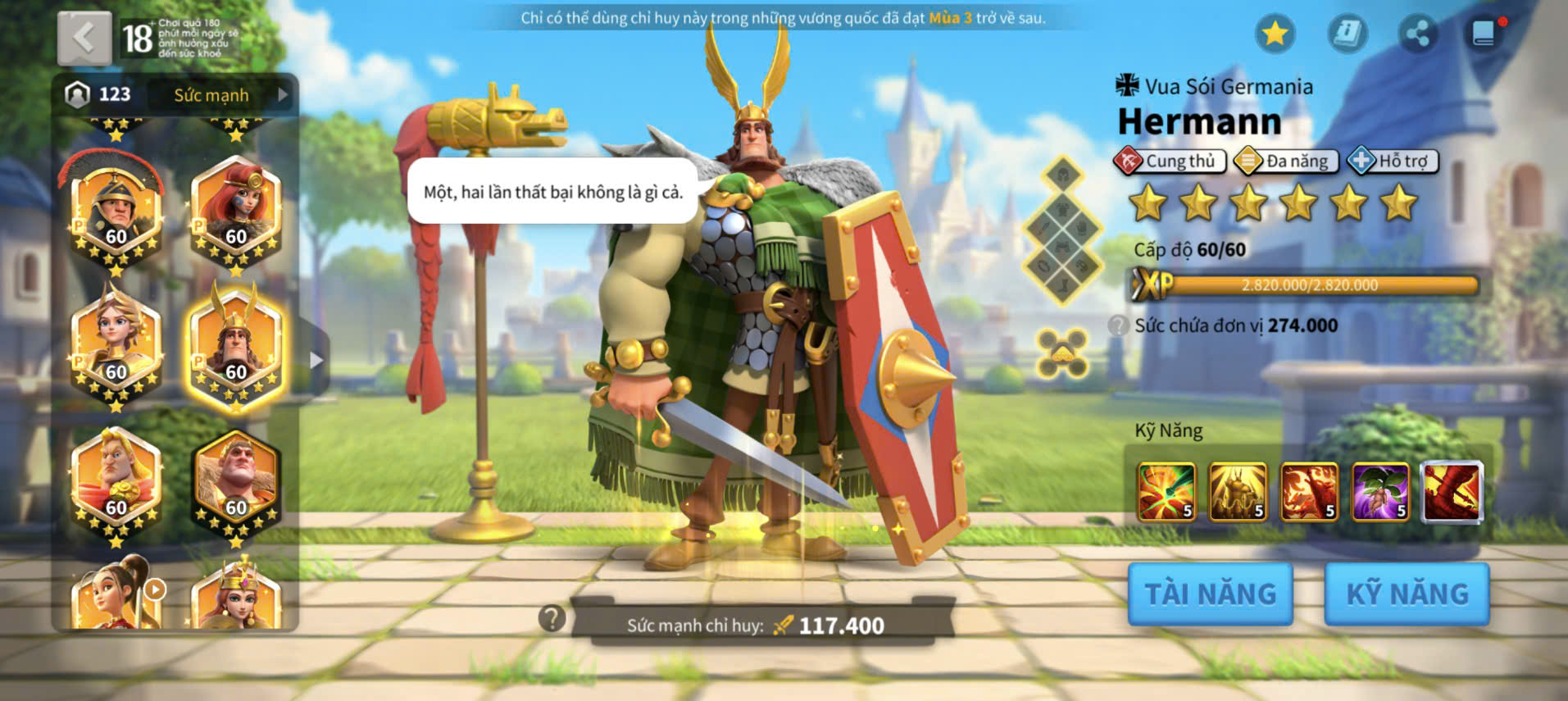This screenshot has width=1568, height=701.
Task: Toggle the favorite star icon
Action: (1275, 34)
